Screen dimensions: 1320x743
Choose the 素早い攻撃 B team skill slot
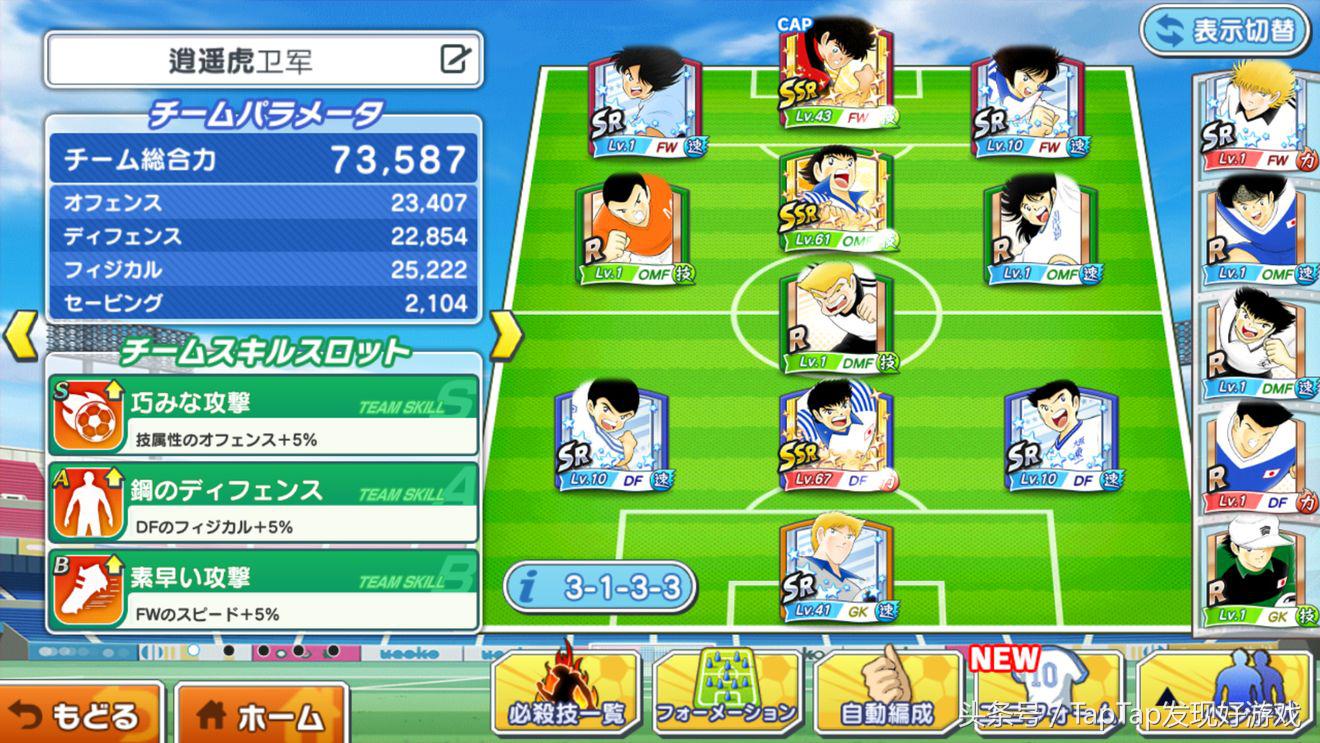[x=264, y=589]
